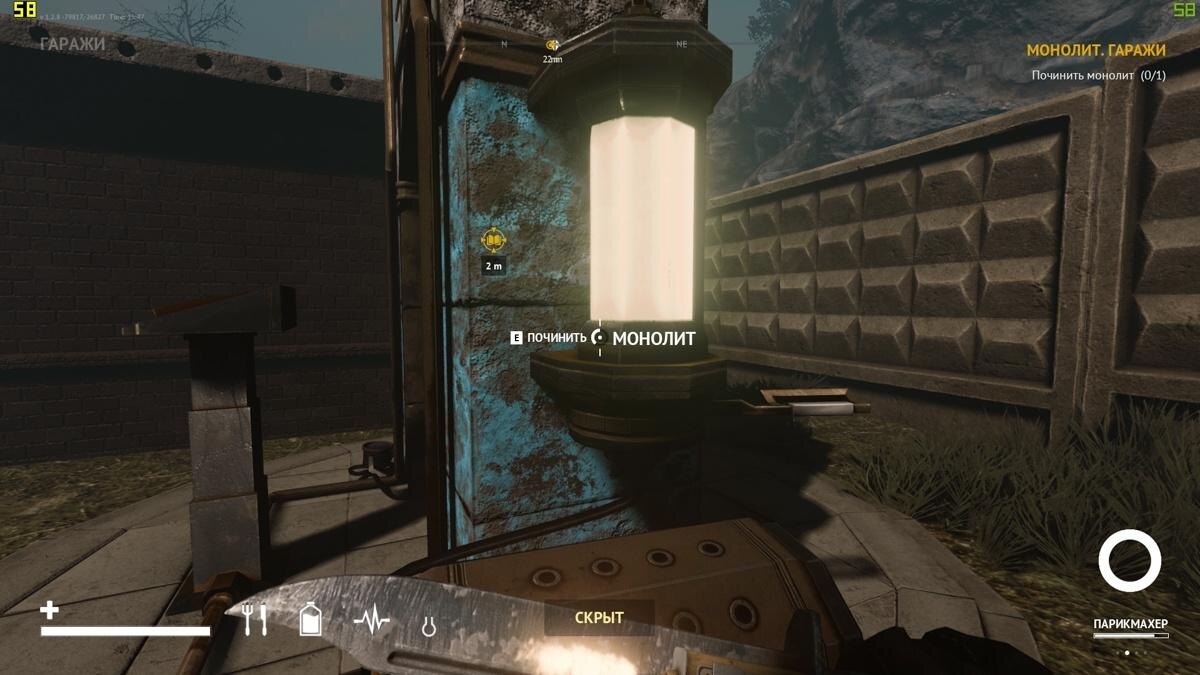Click the СКРЫТ stealth indicator
This screenshot has width=1200, height=675.
pos(599,618)
